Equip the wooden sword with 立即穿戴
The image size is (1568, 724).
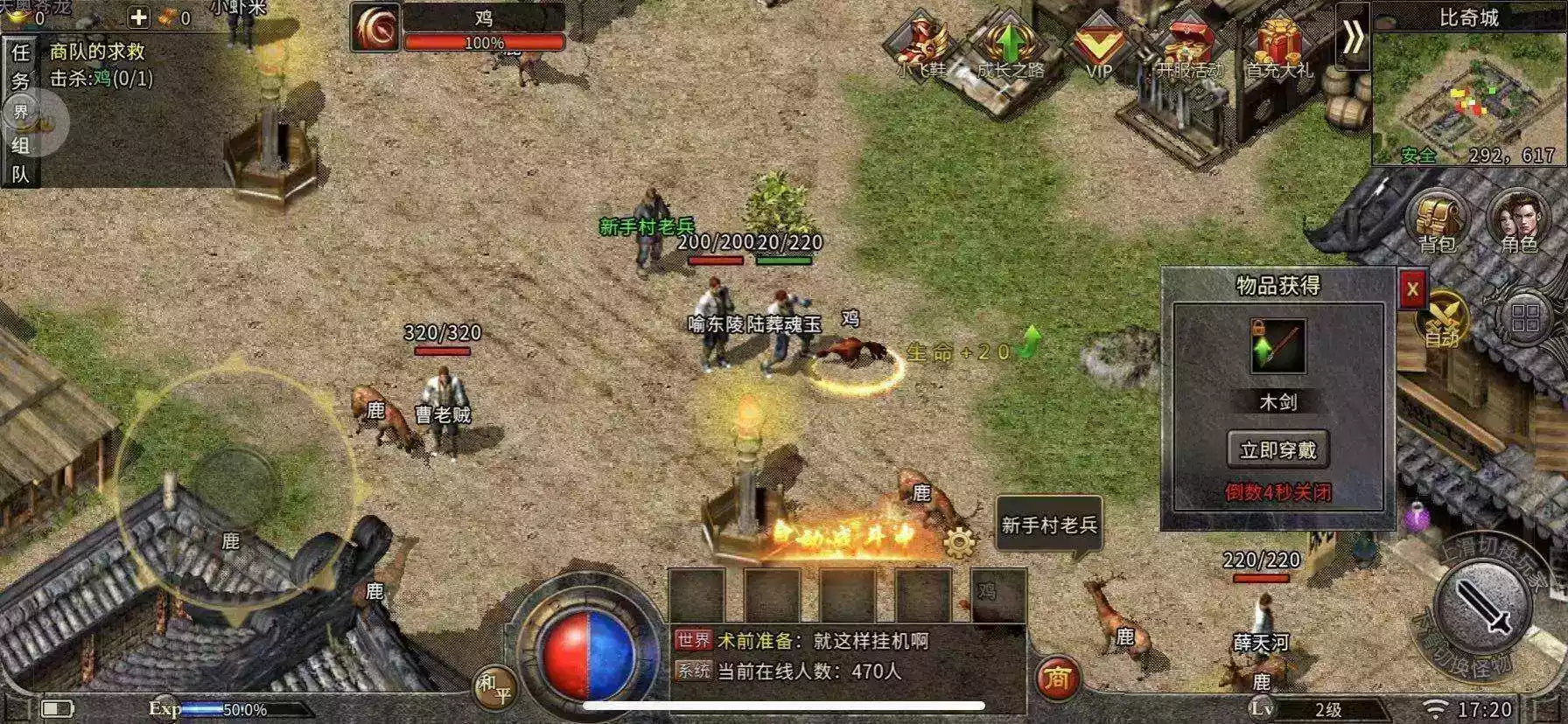point(1277,449)
